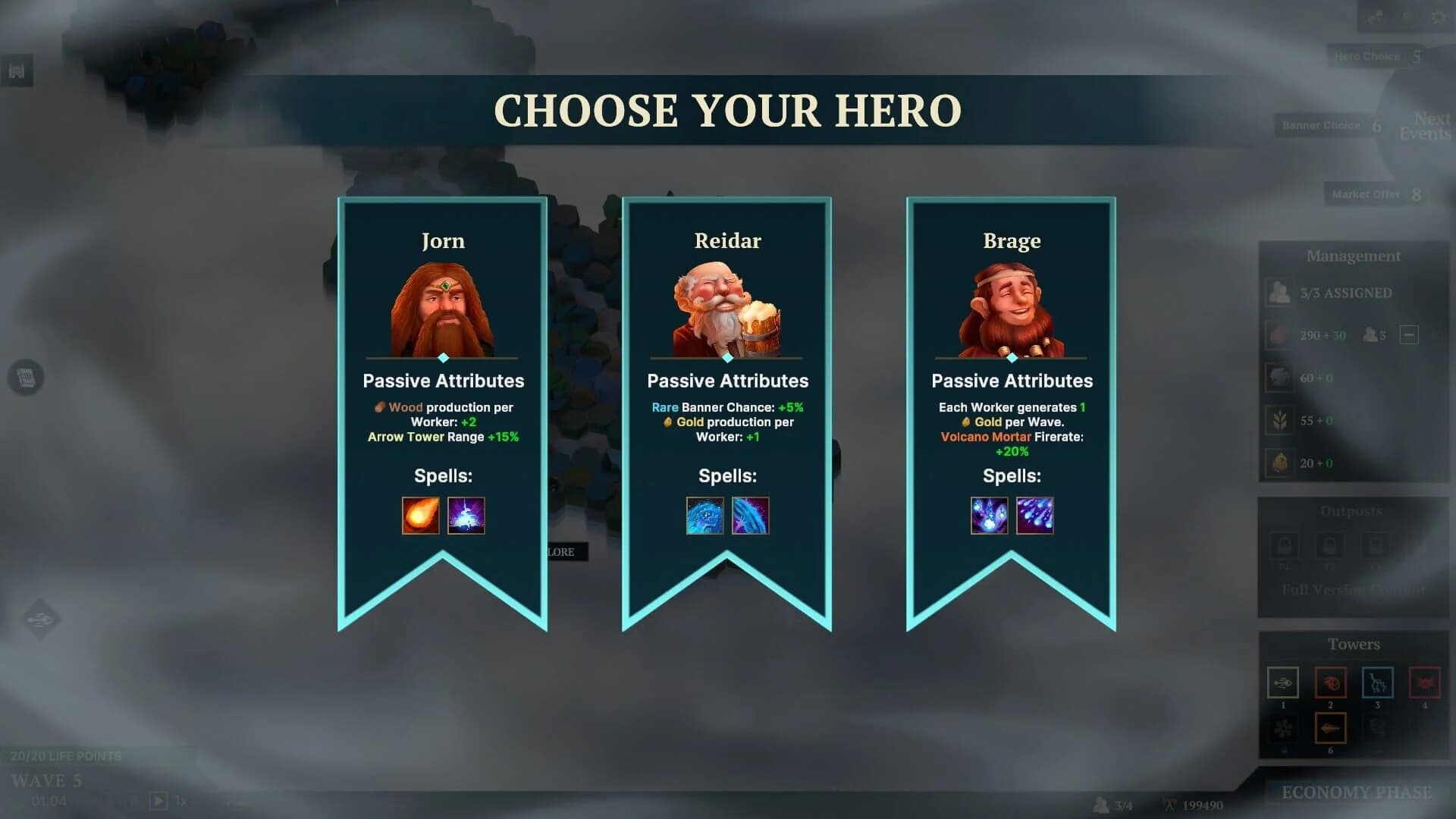
Task: View Reidar's first blue spell icon
Action: click(x=704, y=514)
